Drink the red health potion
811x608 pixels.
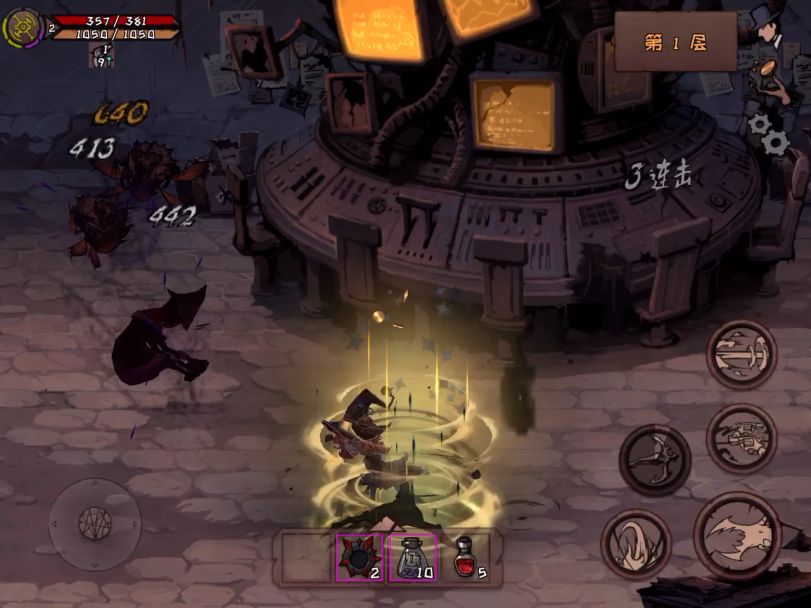coord(463,556)
